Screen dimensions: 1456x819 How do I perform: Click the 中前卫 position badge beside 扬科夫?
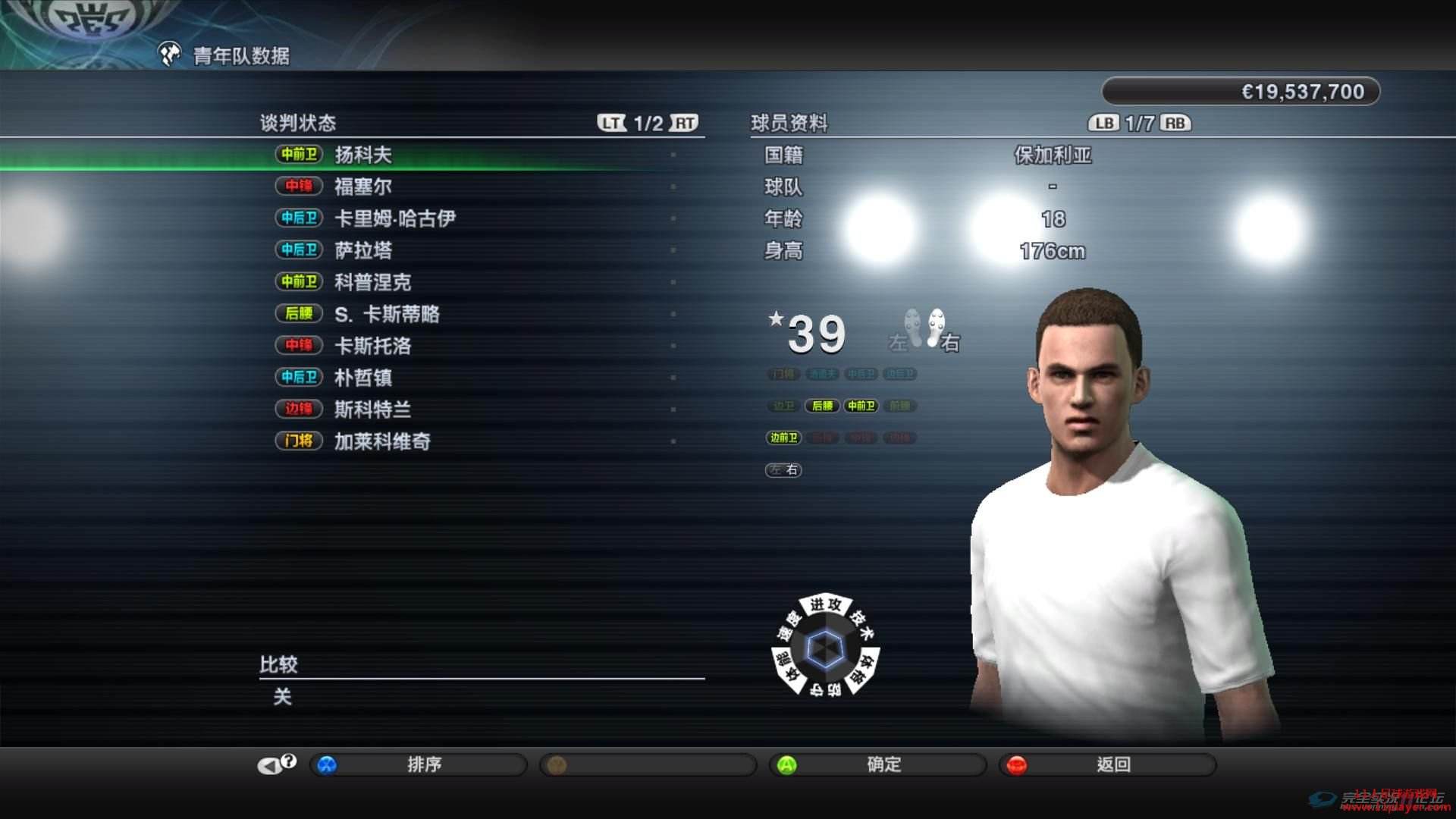tap(300, 154)
